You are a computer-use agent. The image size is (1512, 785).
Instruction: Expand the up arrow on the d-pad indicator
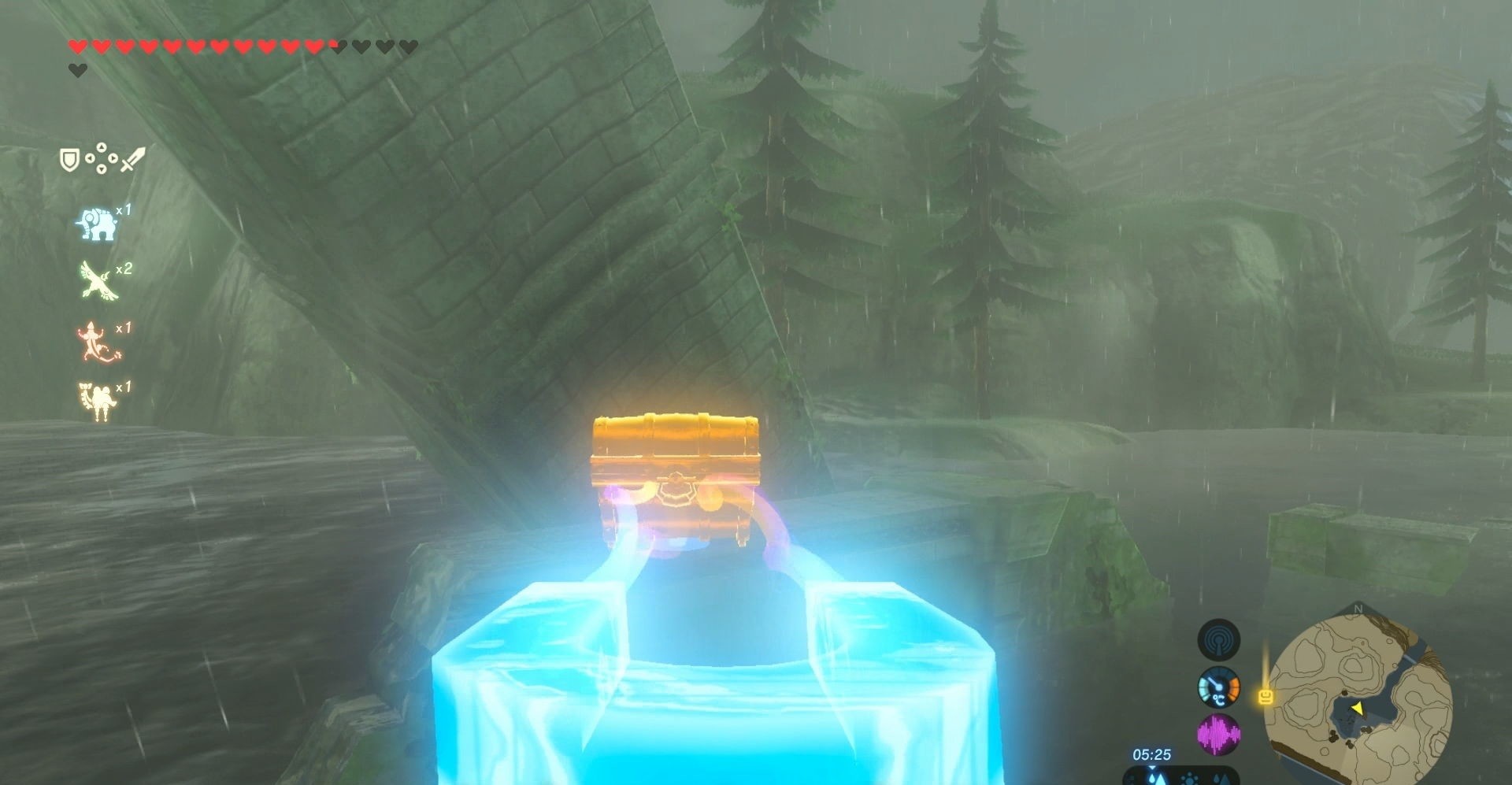101,147
